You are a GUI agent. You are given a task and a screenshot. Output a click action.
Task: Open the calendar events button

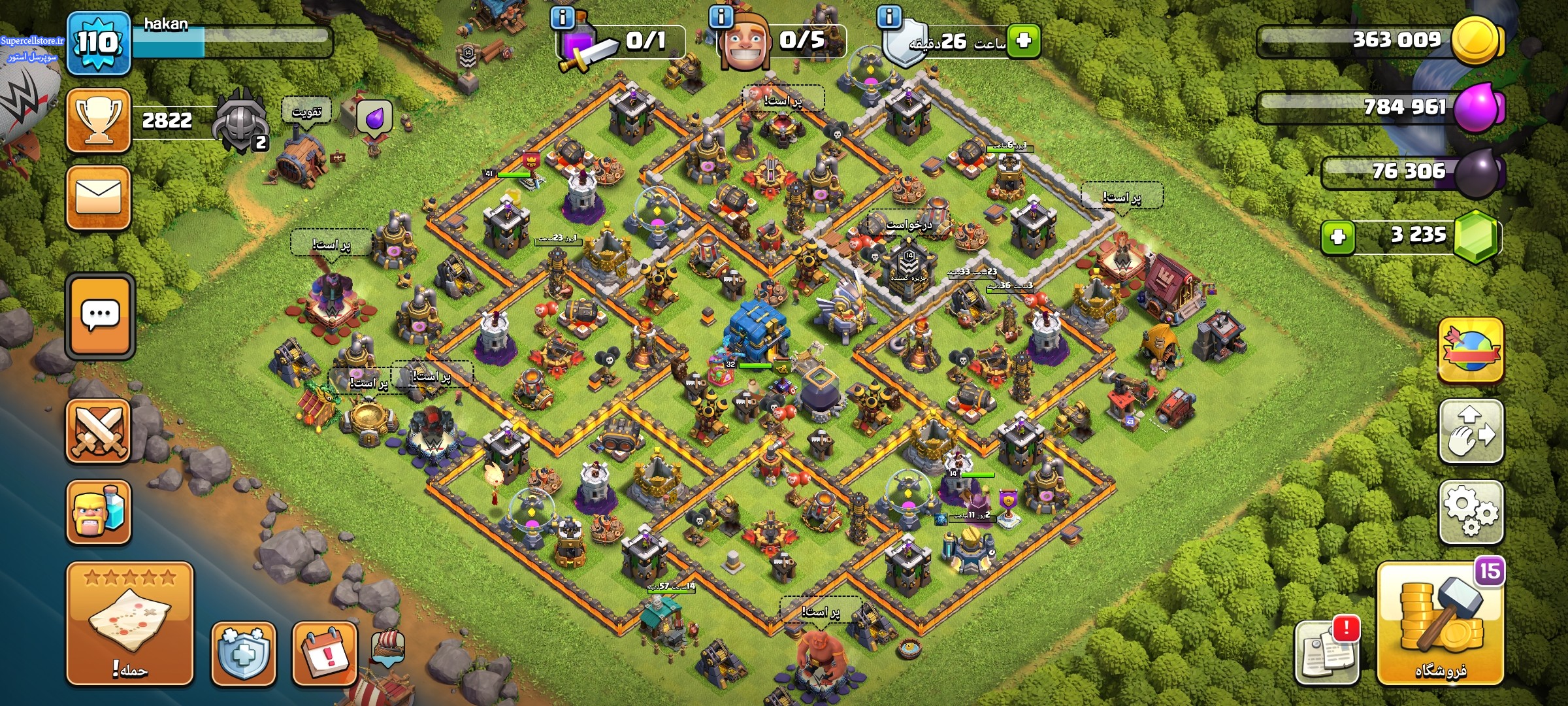tap(325, 654)
